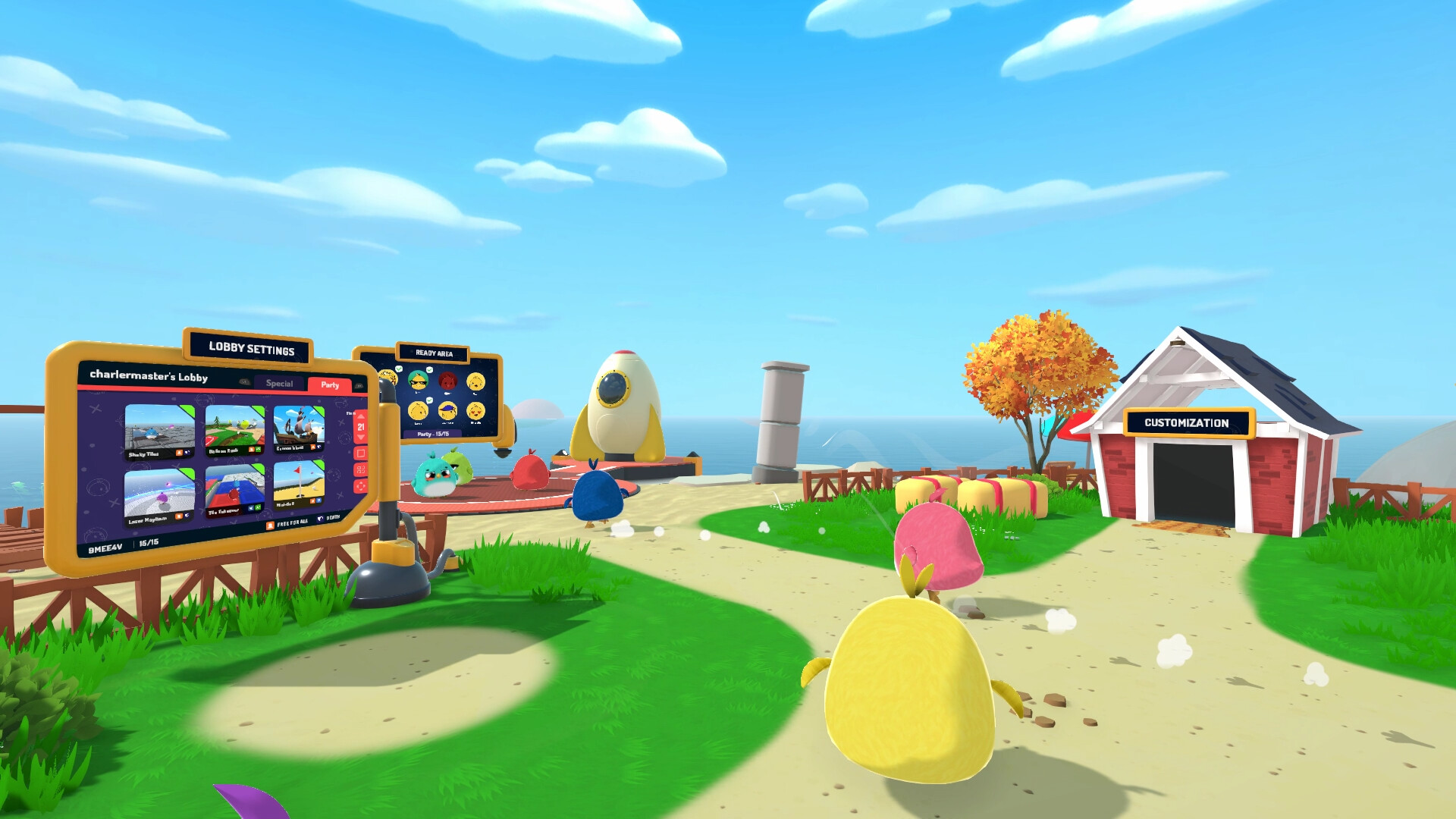Click the Party 15/15 bar on Ready Area
The height and width of the screenshot is (819, 1456).
pos(434,434)
